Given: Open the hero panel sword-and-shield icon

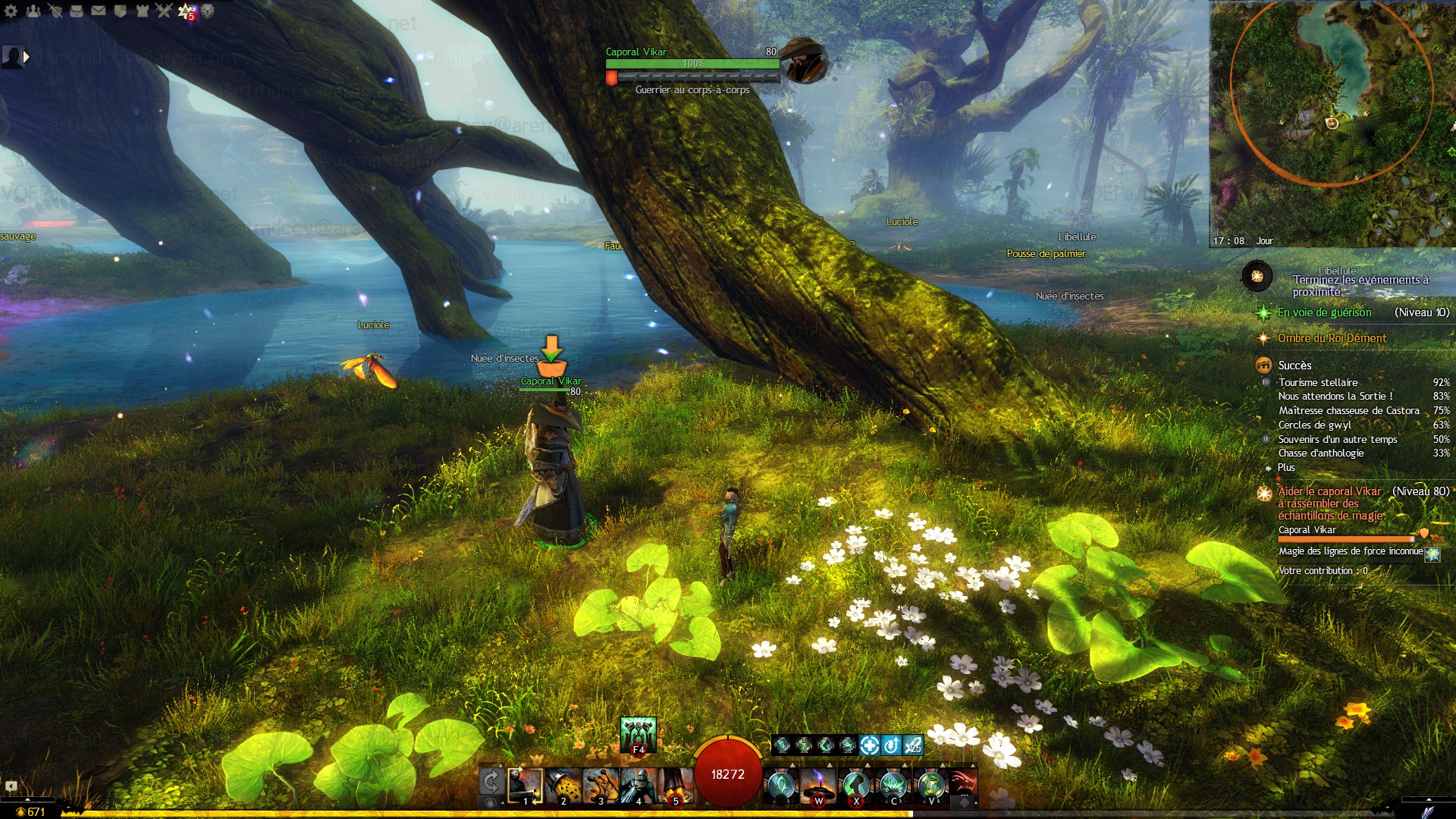Looking at the screenshot, I should (55, 11).
